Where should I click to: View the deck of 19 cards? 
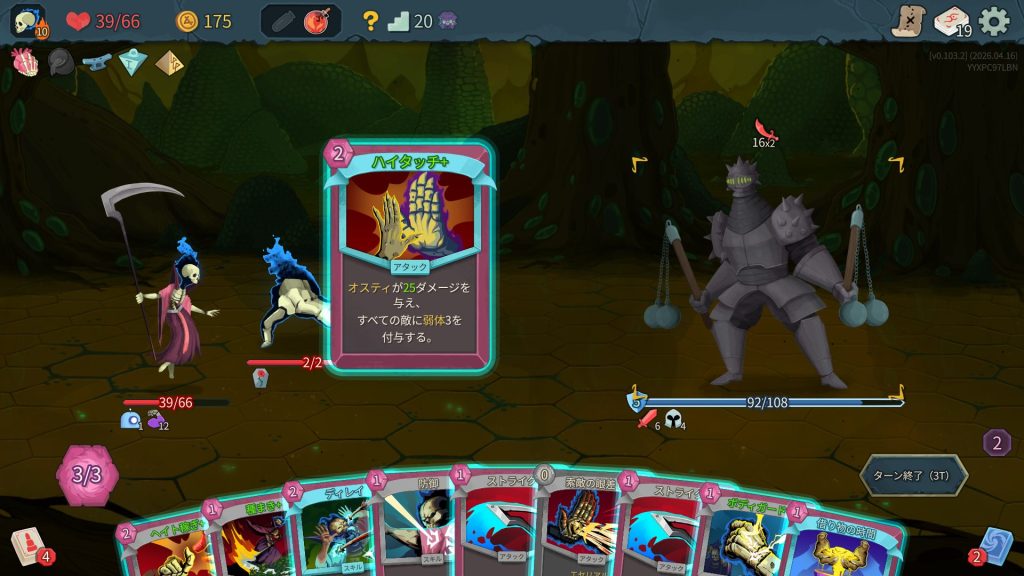tap(951, 21)
